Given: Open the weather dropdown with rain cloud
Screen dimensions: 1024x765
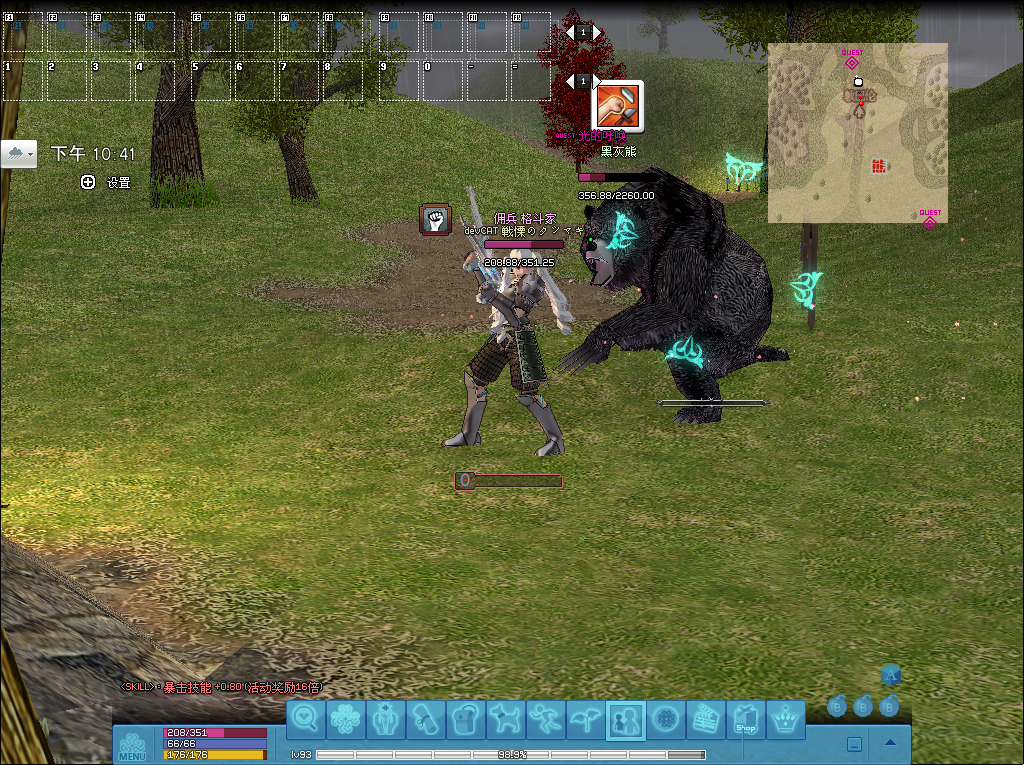Looking at the screenshot, I should 19,154.
